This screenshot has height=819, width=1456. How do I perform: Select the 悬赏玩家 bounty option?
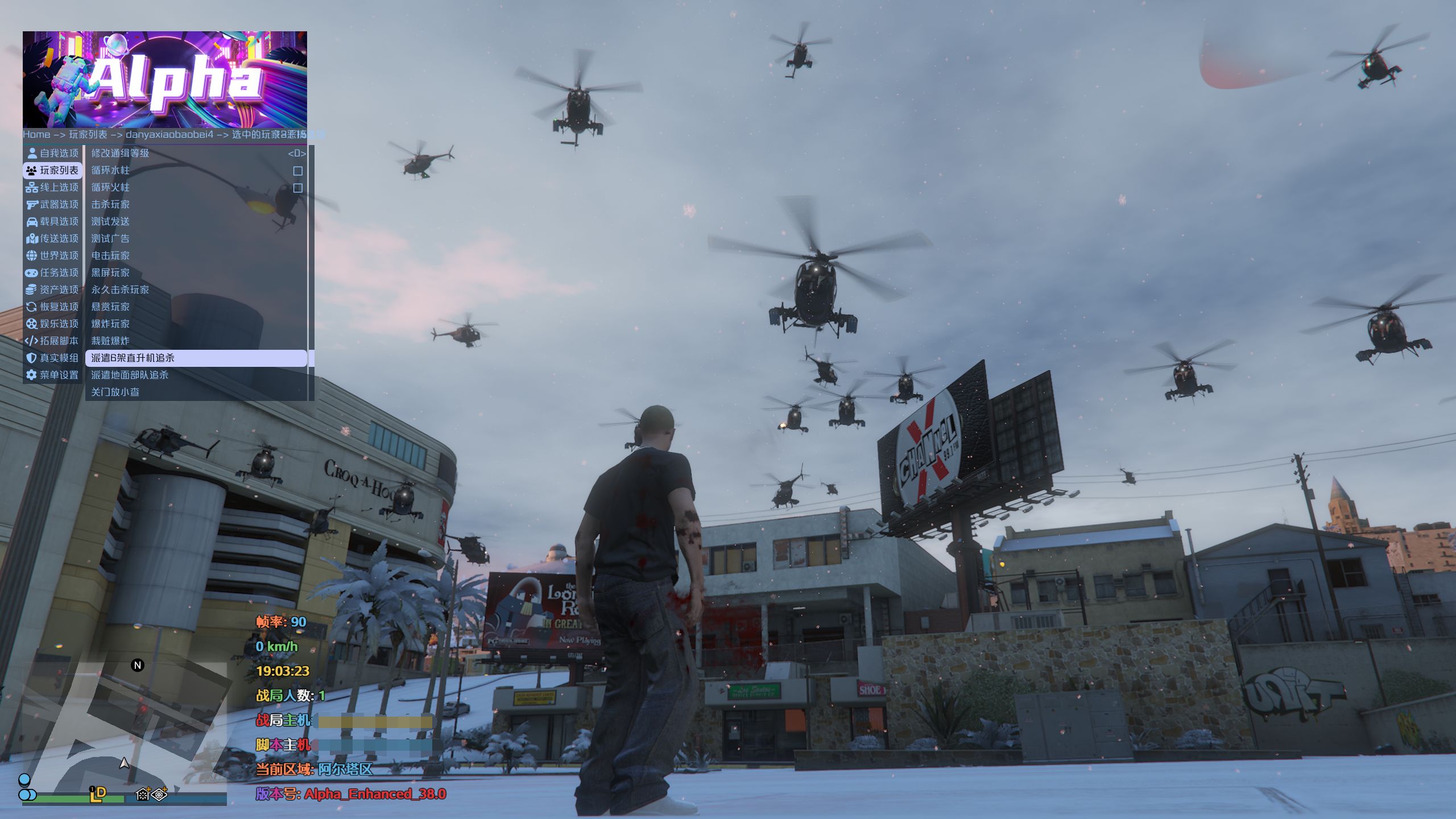pos(110,307)
